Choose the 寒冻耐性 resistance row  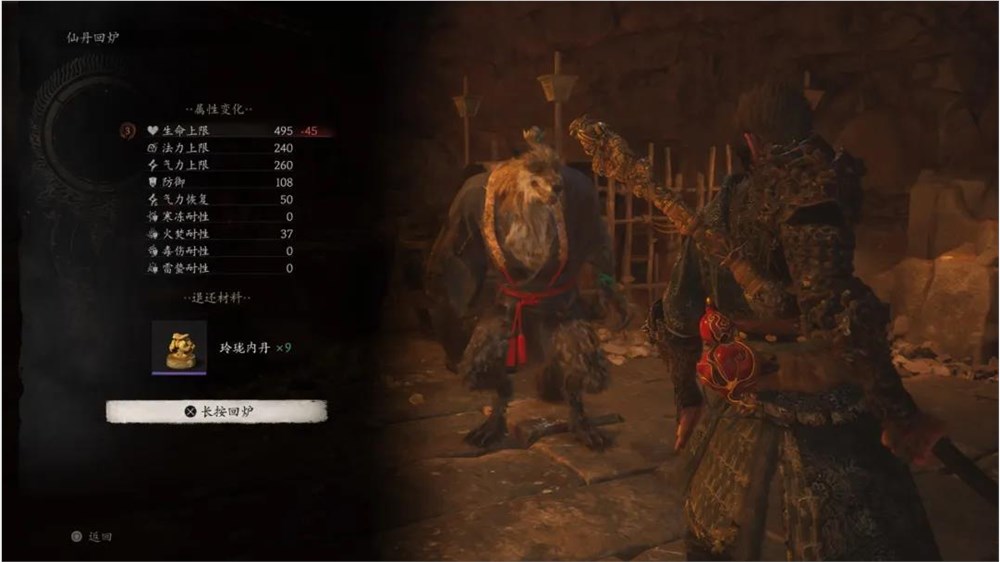220,216
